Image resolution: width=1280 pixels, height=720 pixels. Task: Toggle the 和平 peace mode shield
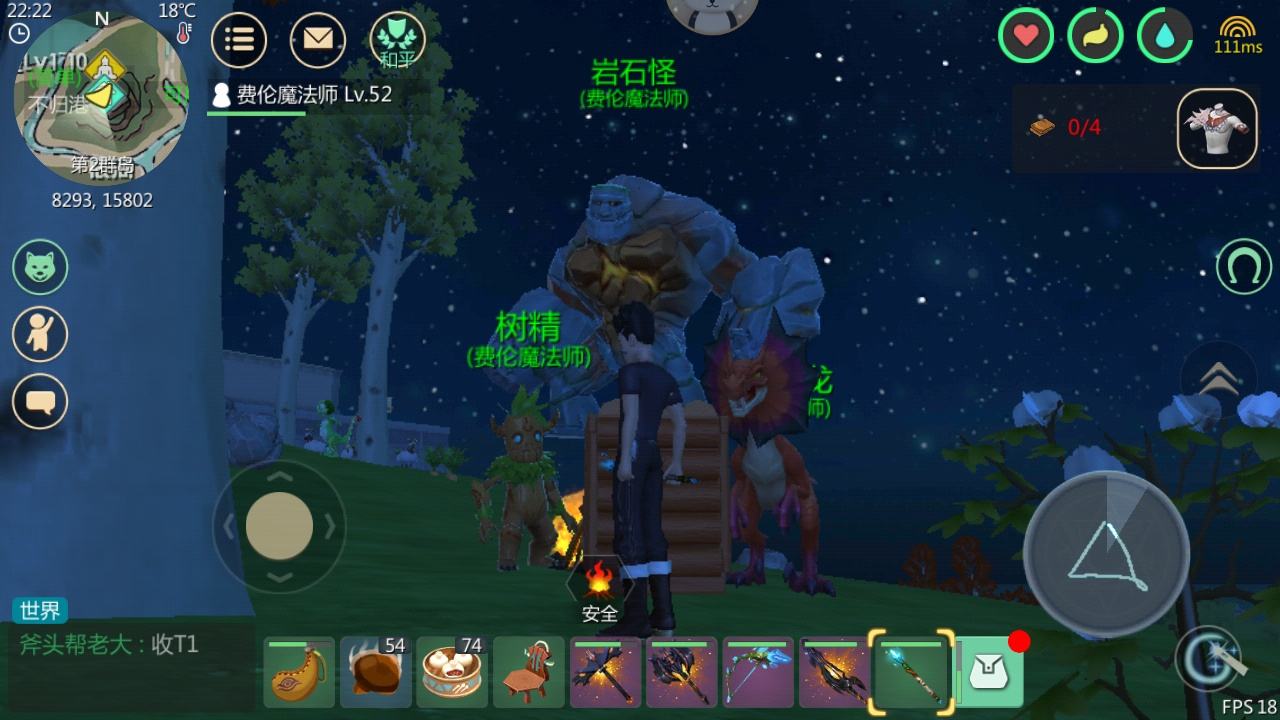click(x=397, y=40)
